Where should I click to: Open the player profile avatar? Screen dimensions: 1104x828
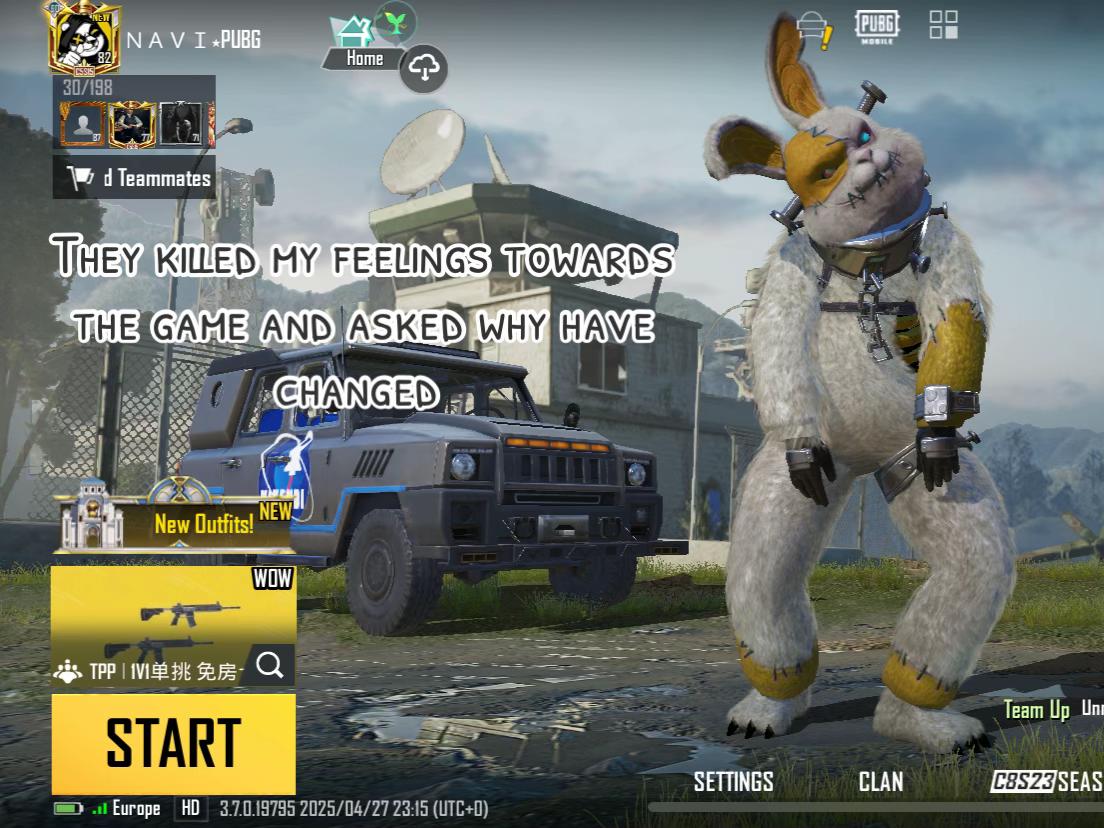(x=85, y=38)
